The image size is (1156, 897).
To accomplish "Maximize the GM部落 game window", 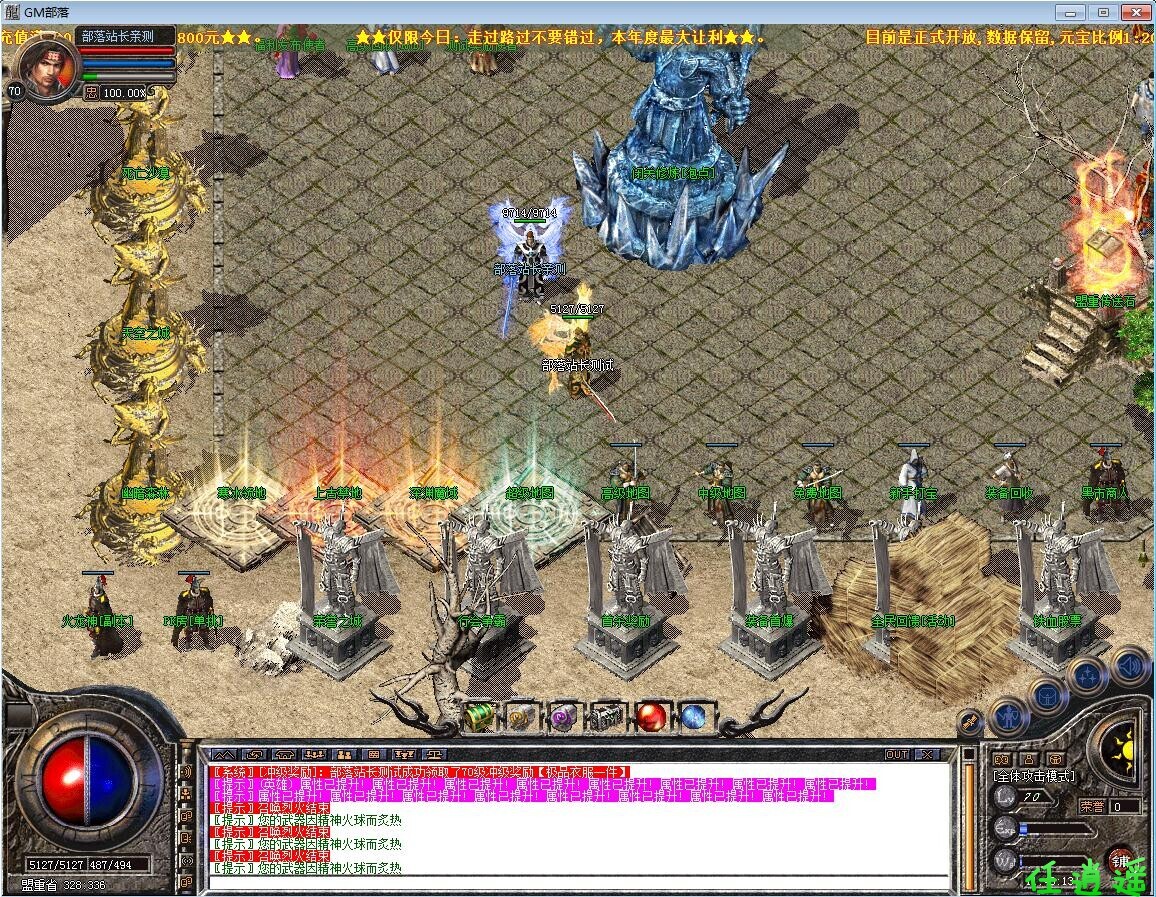I will point(1103,12).
